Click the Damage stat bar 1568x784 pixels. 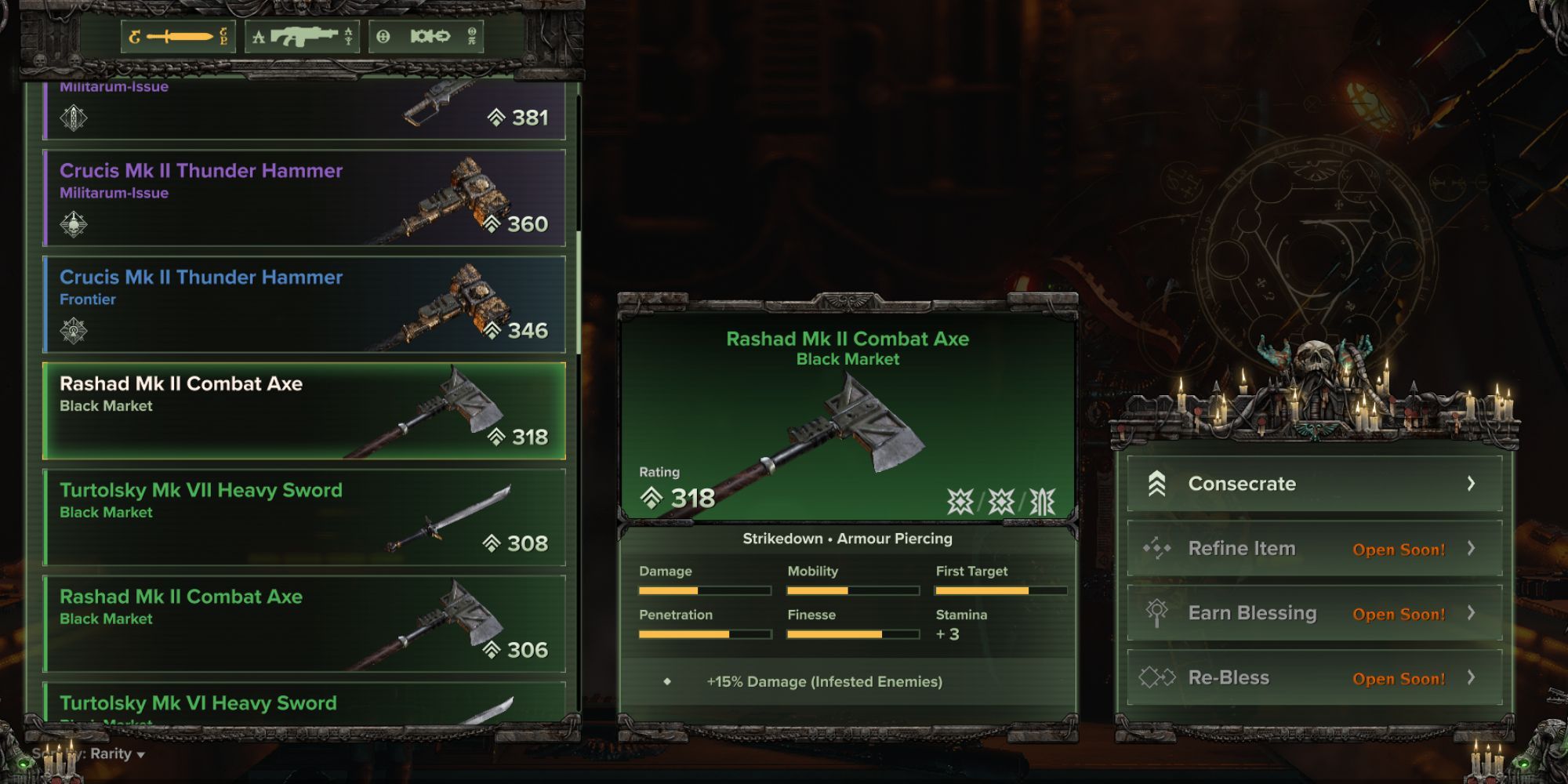pyautogui.click(x=704, y=590)
